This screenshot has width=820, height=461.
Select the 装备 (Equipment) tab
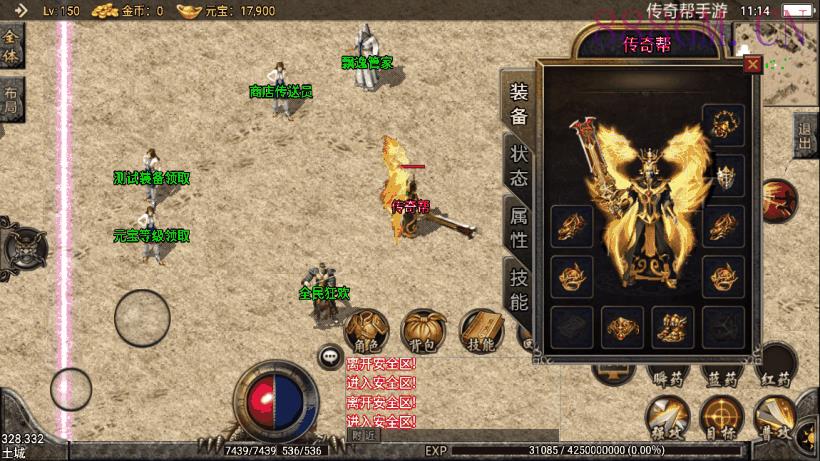[518, 103]
